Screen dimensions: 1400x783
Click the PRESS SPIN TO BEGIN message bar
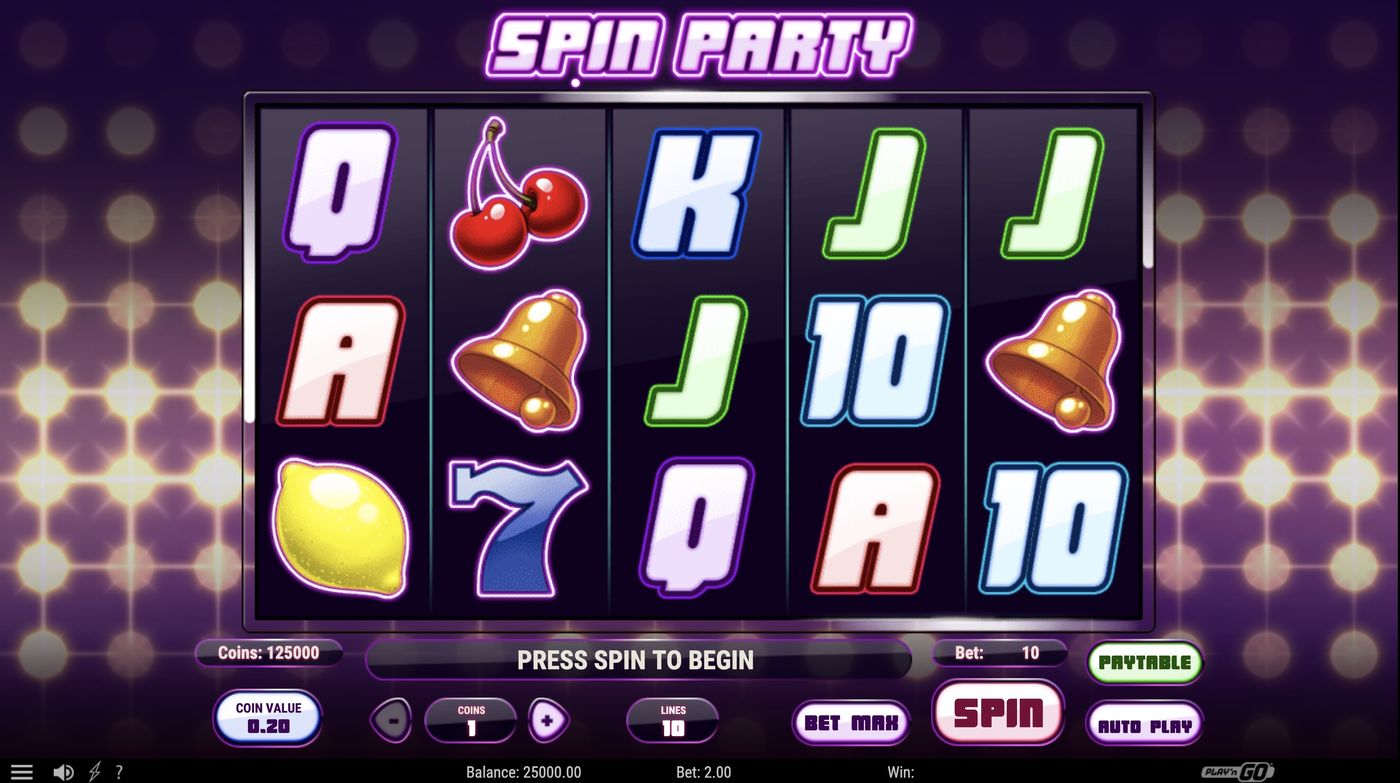click(637, 659)
